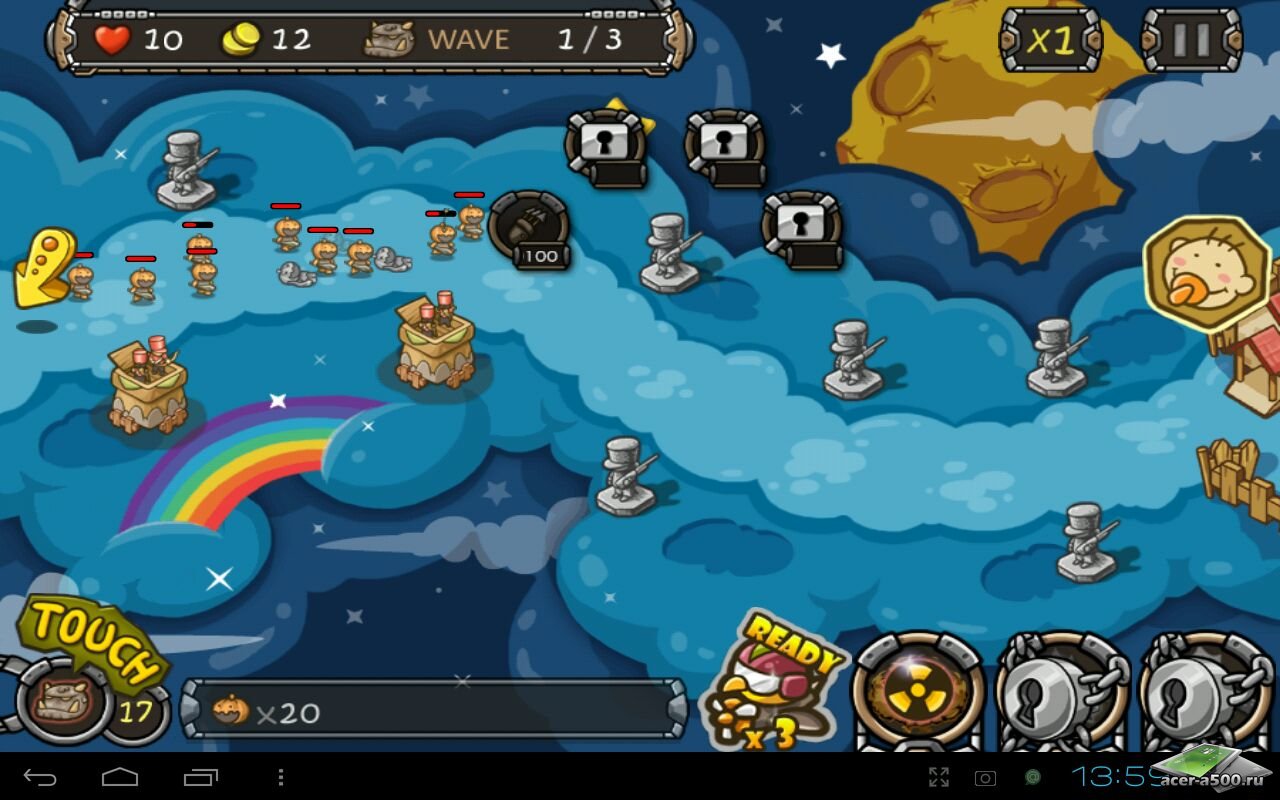Tap the Android back button

pos(40,777)
